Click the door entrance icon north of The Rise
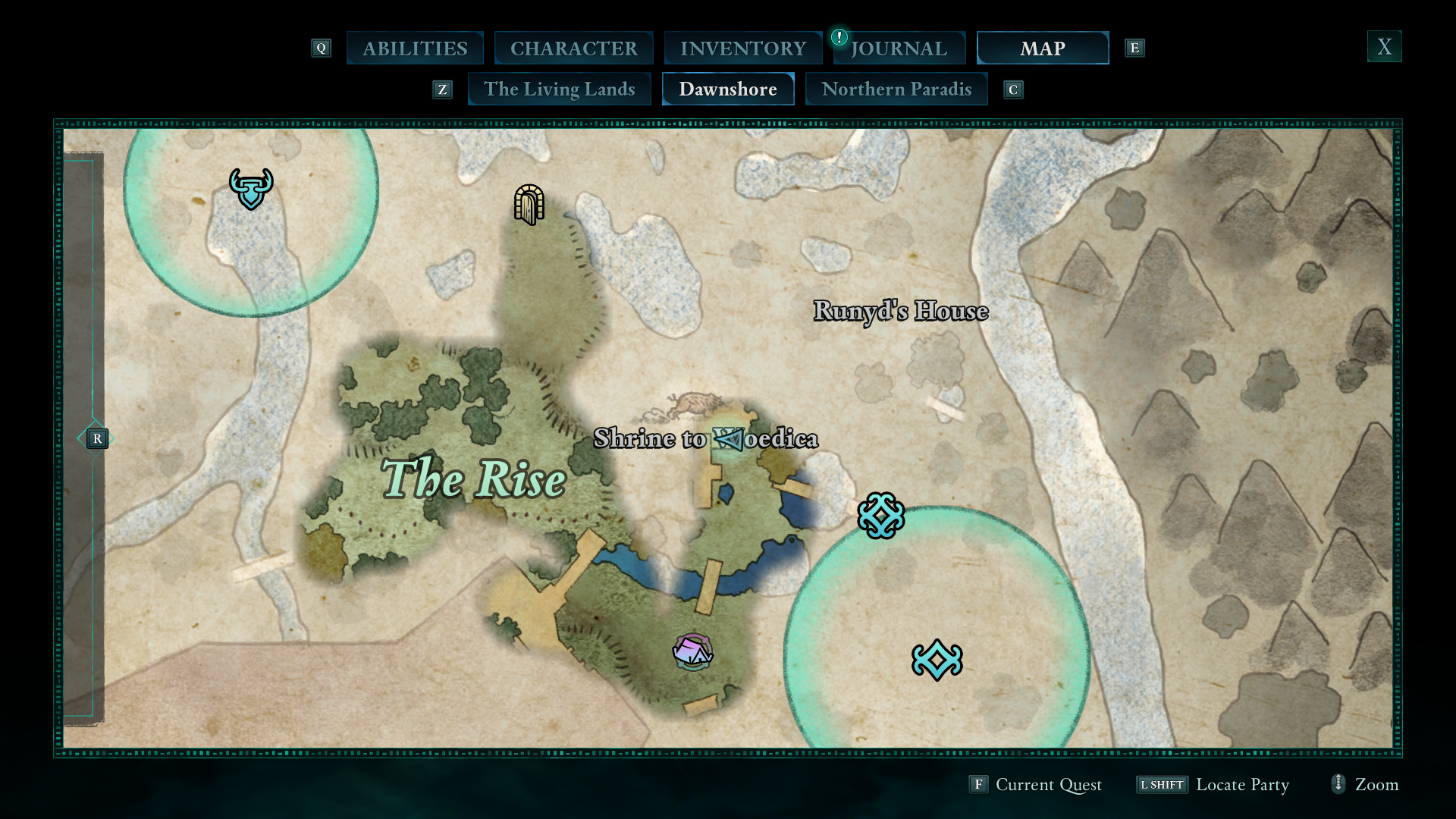The height and width of the screenshot is (819, 1456). (529, 206)
